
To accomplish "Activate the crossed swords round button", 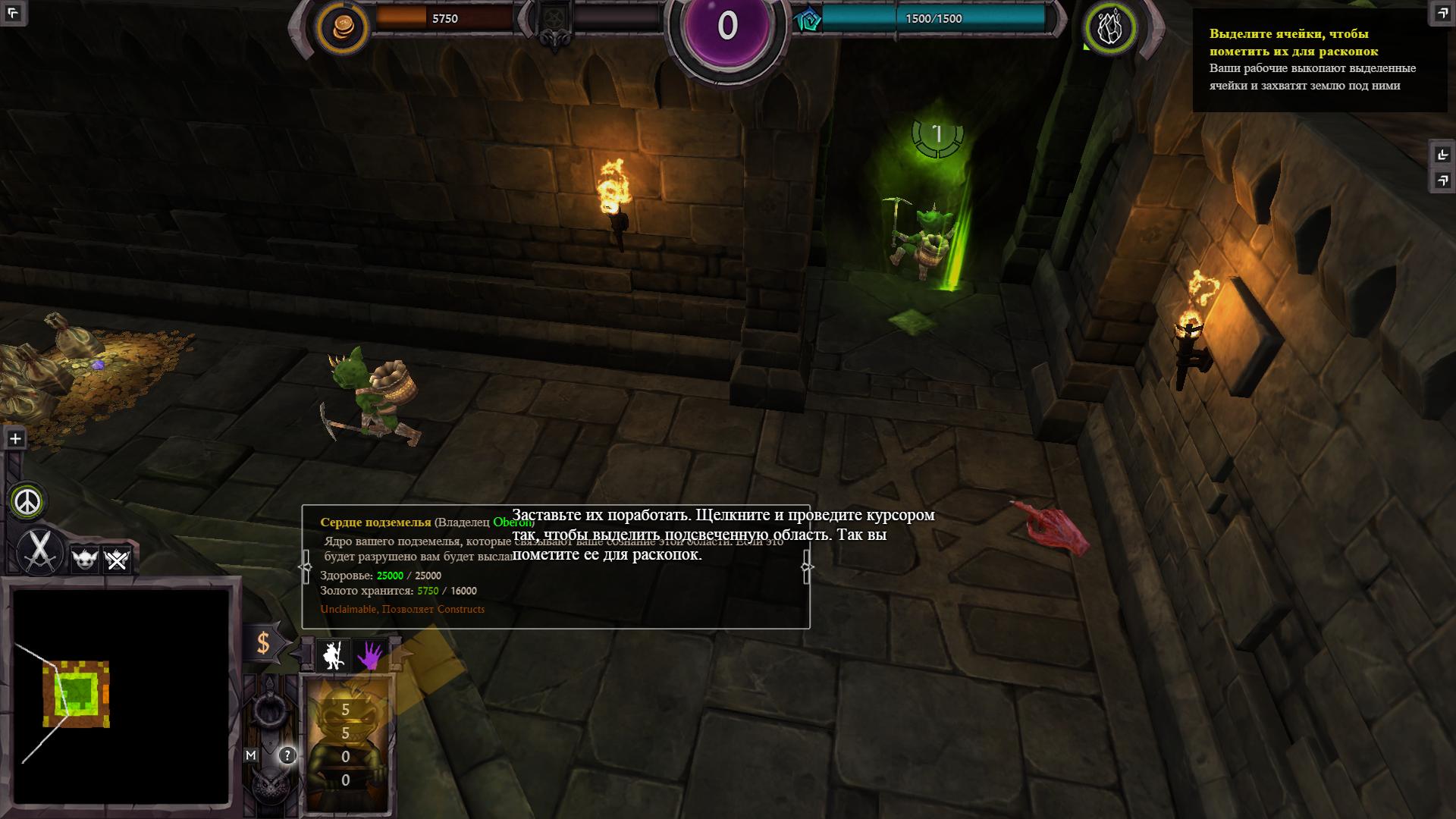I will [x=39, y=551].
